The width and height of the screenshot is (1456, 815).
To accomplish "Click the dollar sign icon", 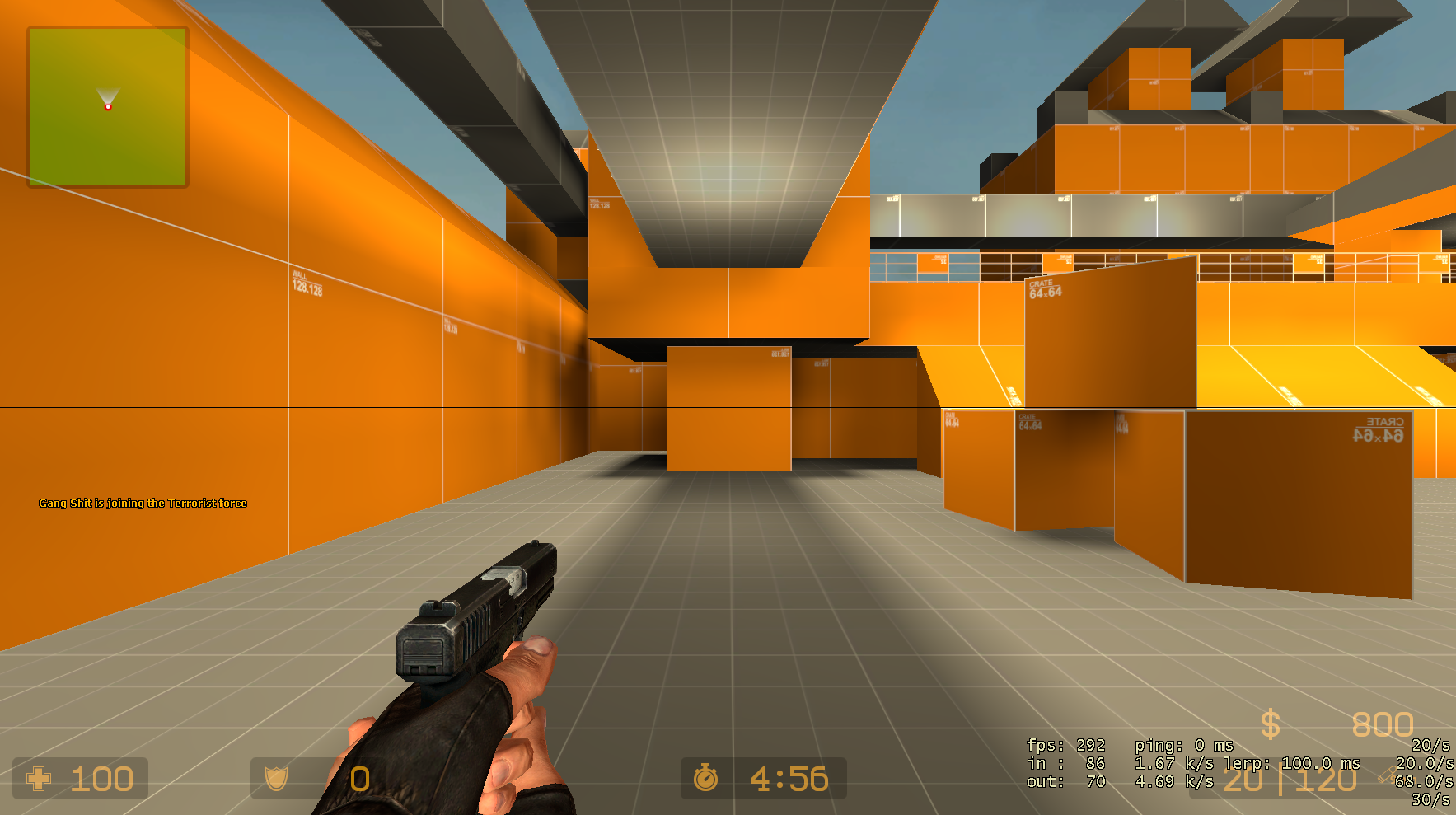I will click(x=1269, y=724).
